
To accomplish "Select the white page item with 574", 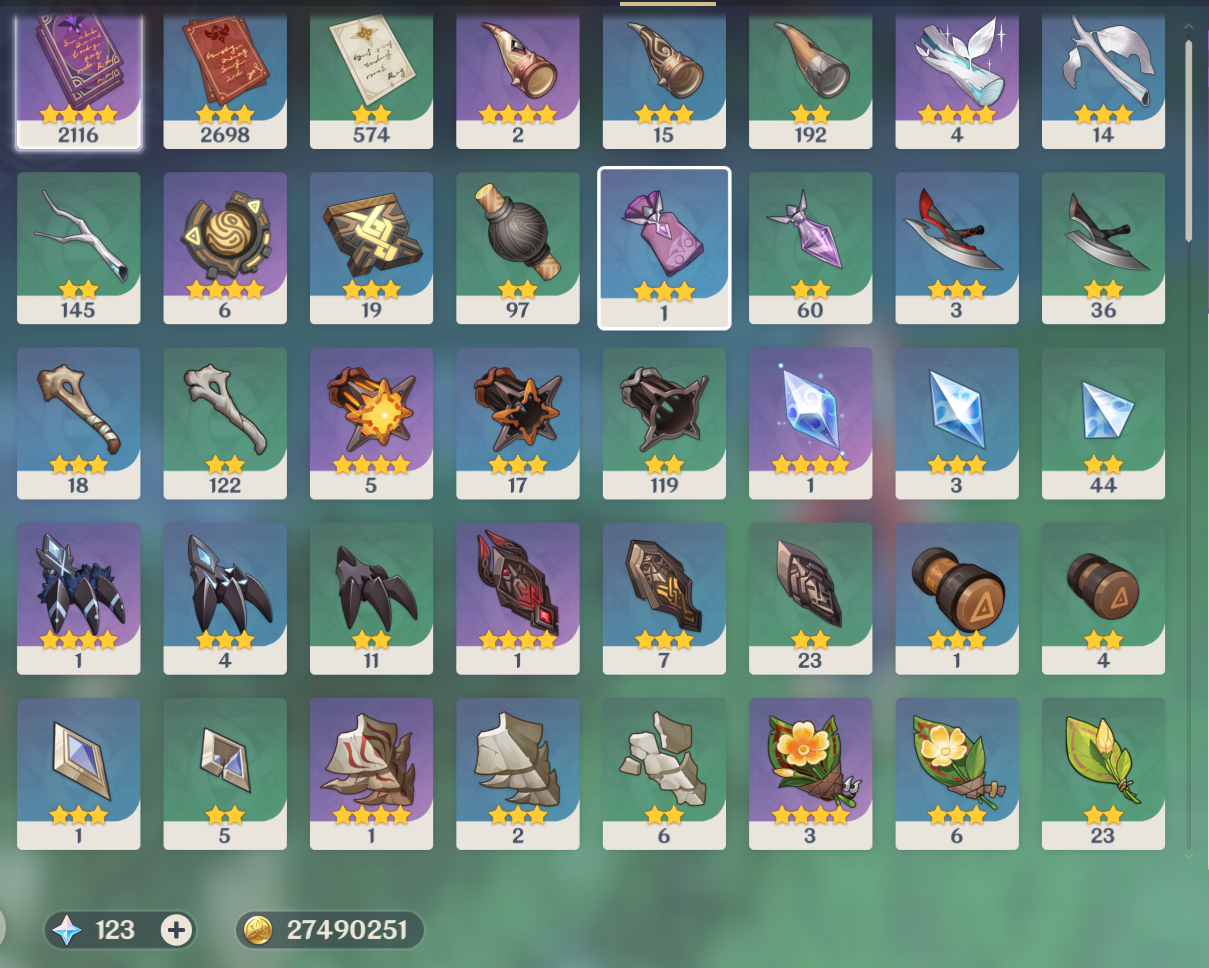I will click(371, 75).
